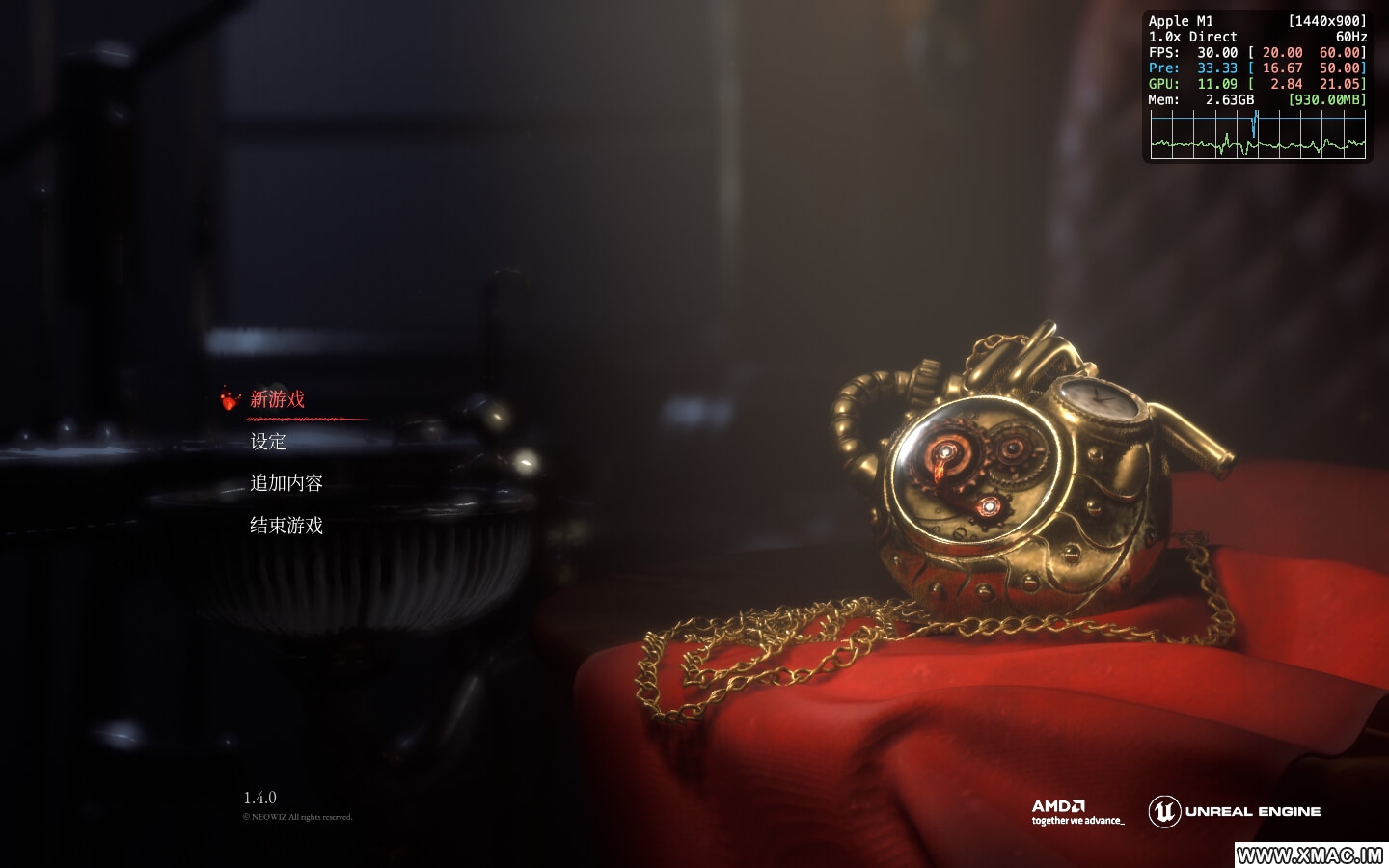Select 追加内容 additional content
Viewport: 1389px width, 868px height.
[286, 483]
